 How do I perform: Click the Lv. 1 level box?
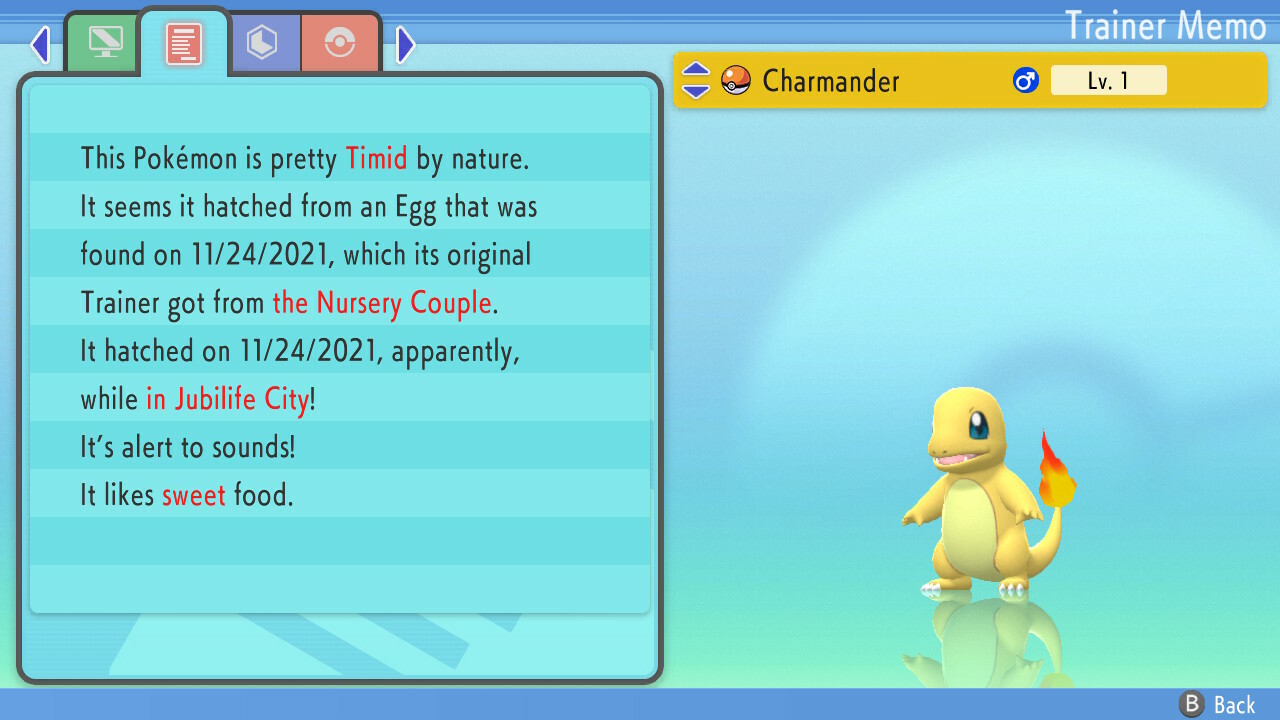pos(1109,80)
